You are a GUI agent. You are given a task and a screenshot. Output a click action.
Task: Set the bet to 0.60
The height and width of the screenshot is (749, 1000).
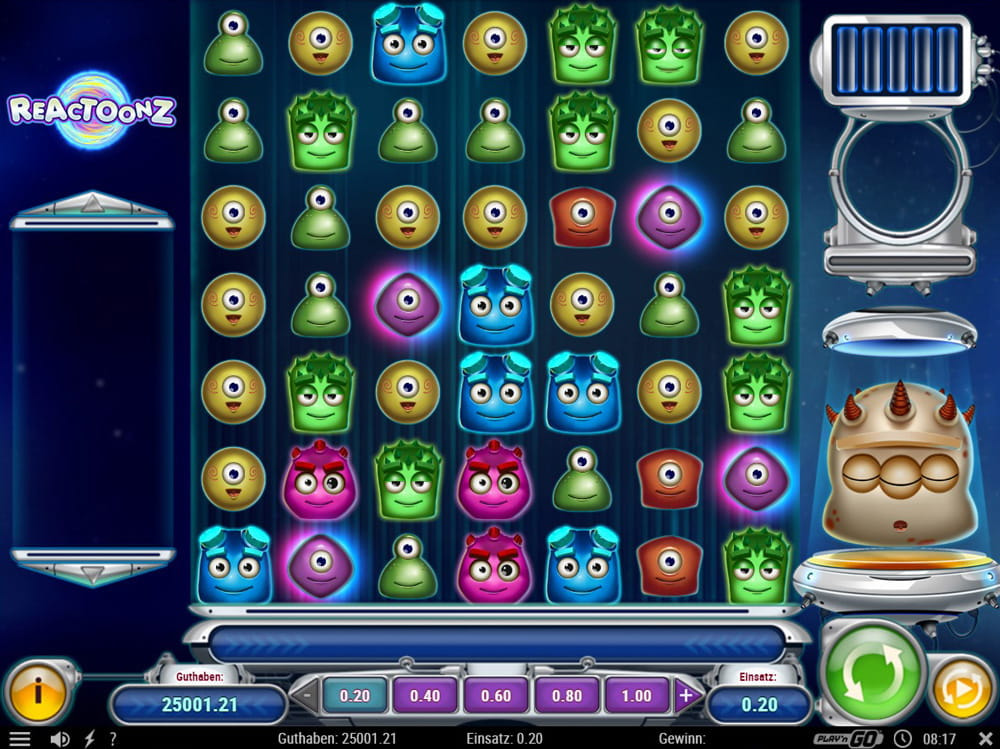[495, 696]
